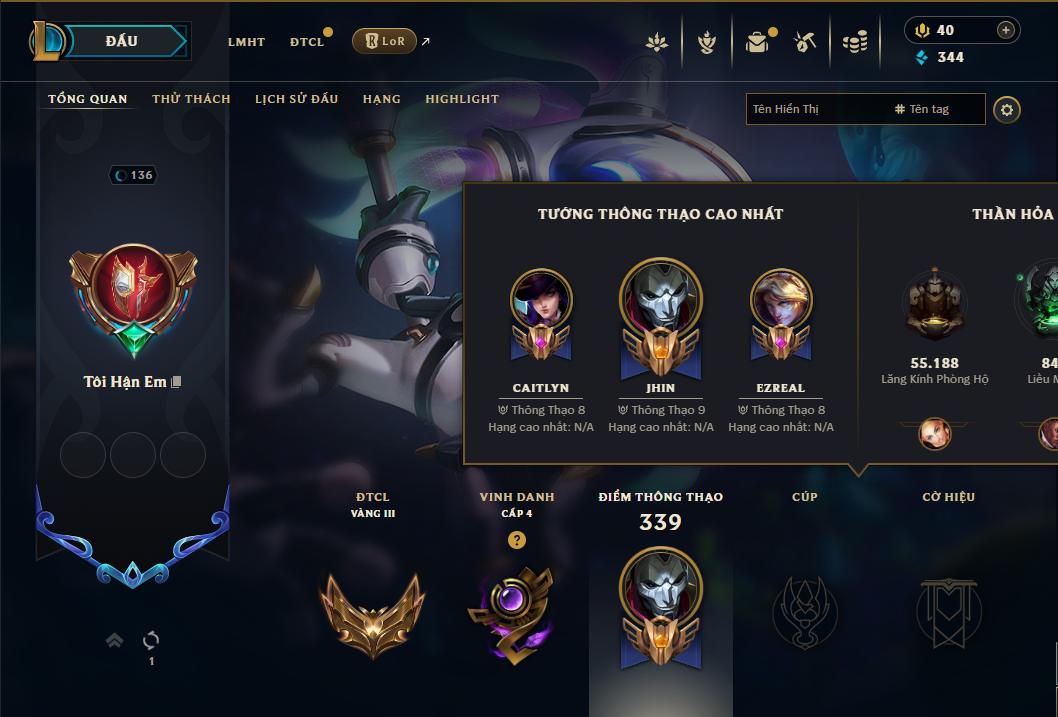Click the Vinh Danh question mark help icon
This screenshot has height=717, width=1058.
(516, 540)
